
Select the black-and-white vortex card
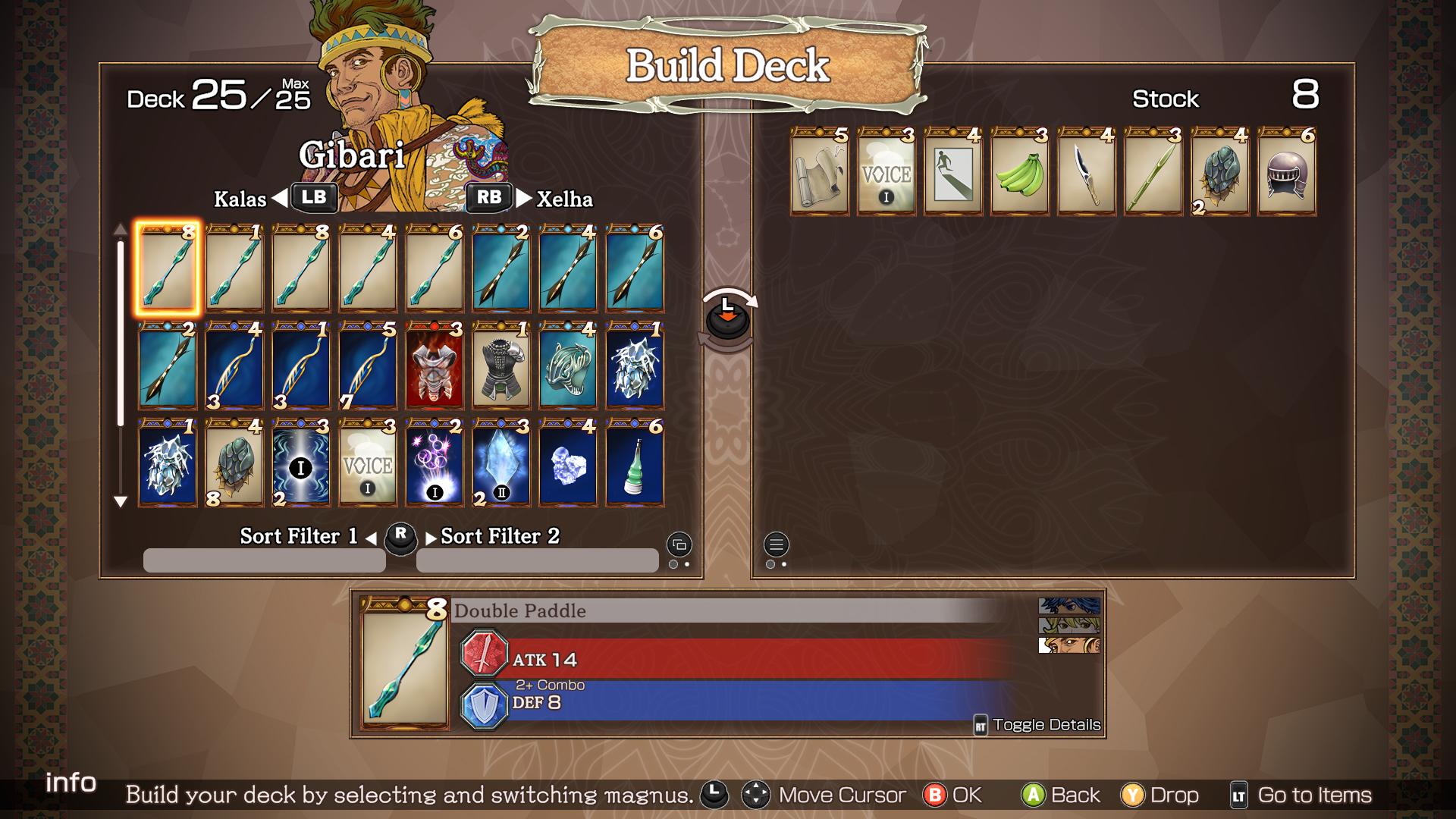pos(301,463)
